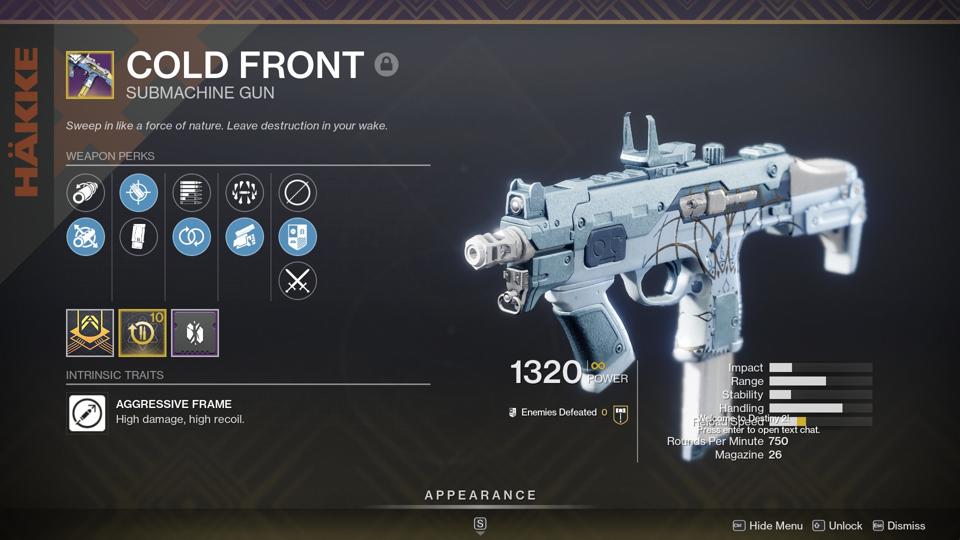This screenshot has width=960, height=540.
Task: Choose the stacked bullets trait perk
Action: coord(191,193)
